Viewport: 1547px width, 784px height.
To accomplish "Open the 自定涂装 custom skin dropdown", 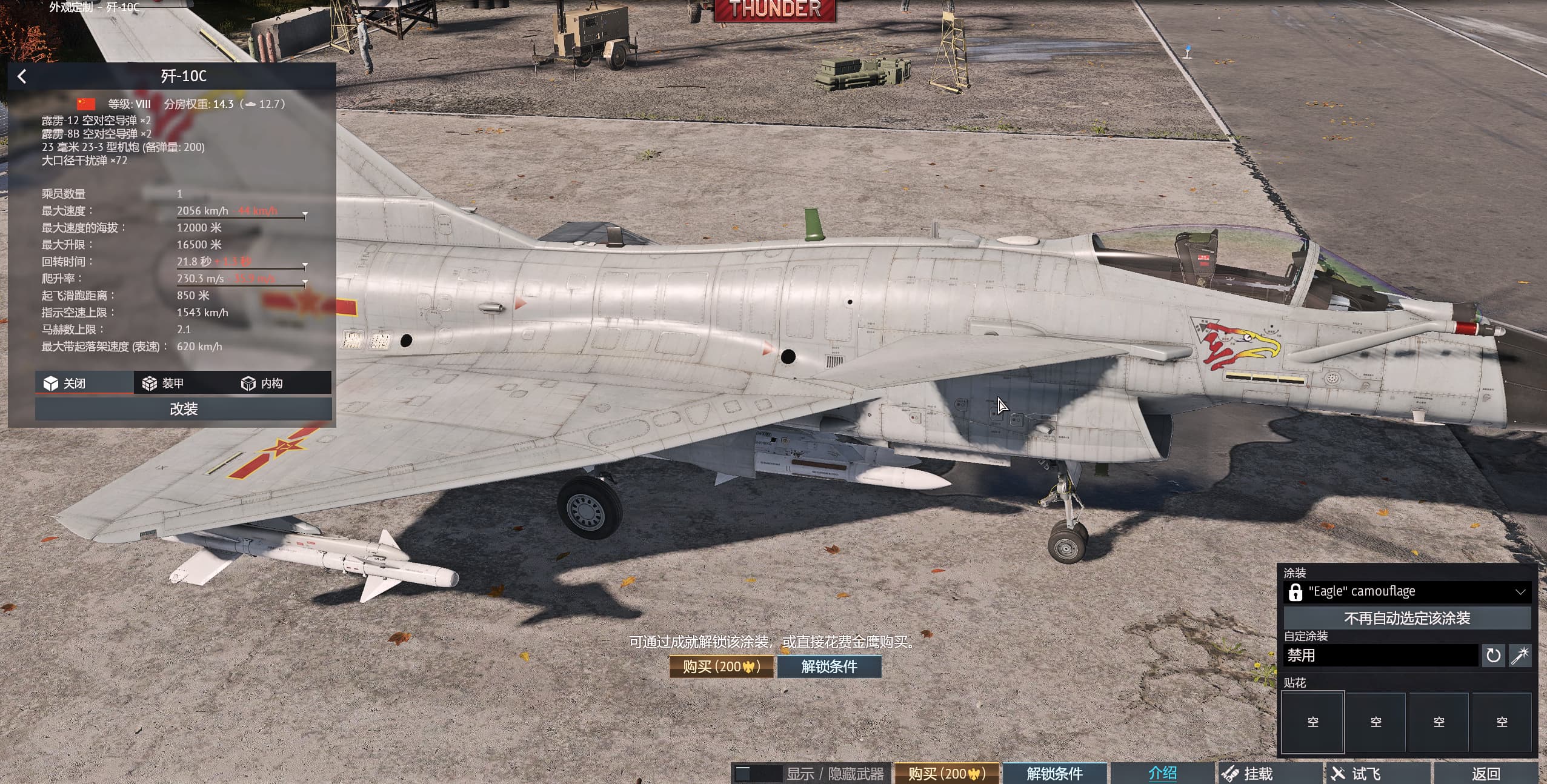I will point(1380,655).
